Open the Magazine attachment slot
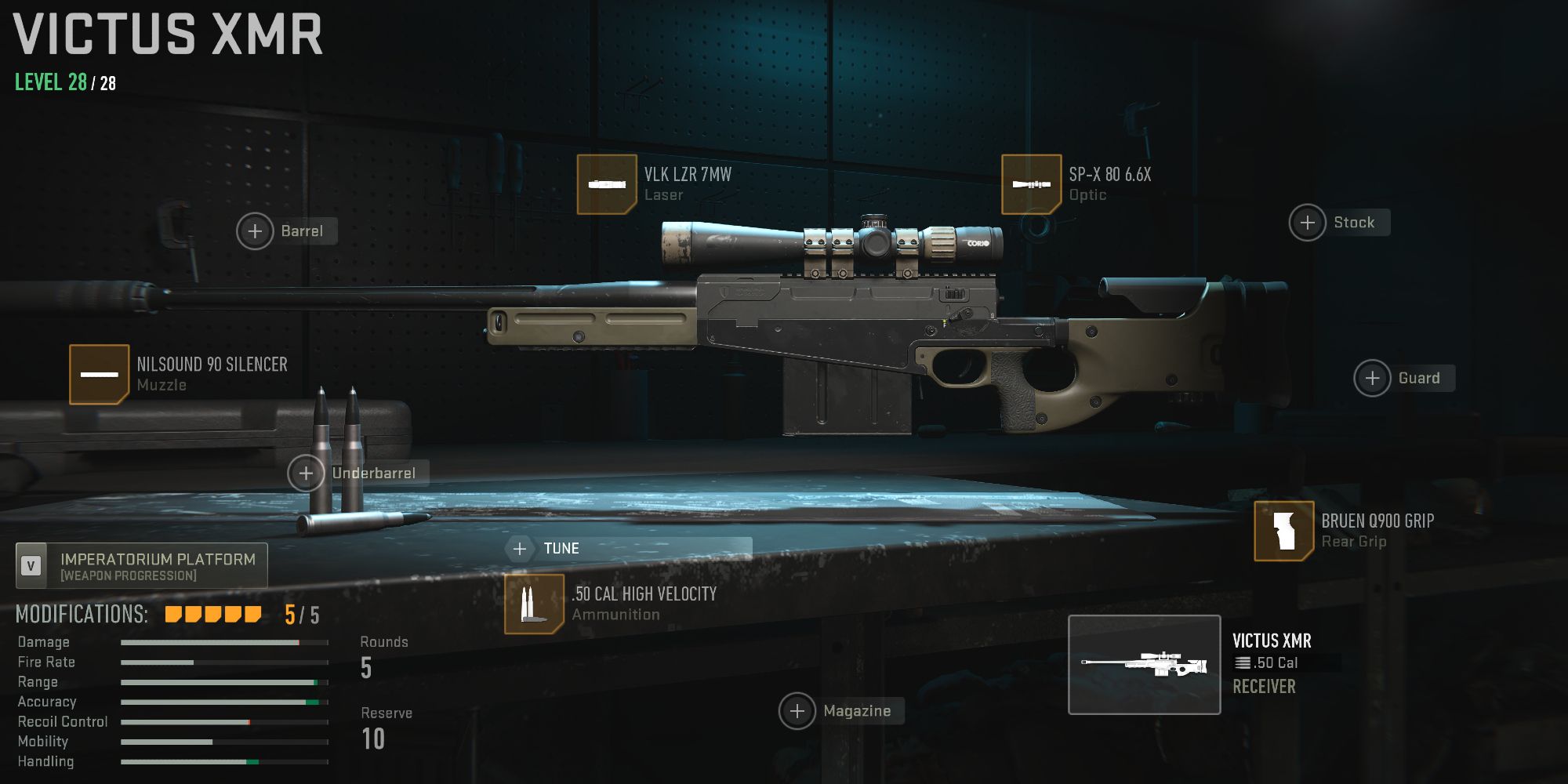The width and height of the screenshot is (1568, 784). (798, 710)
